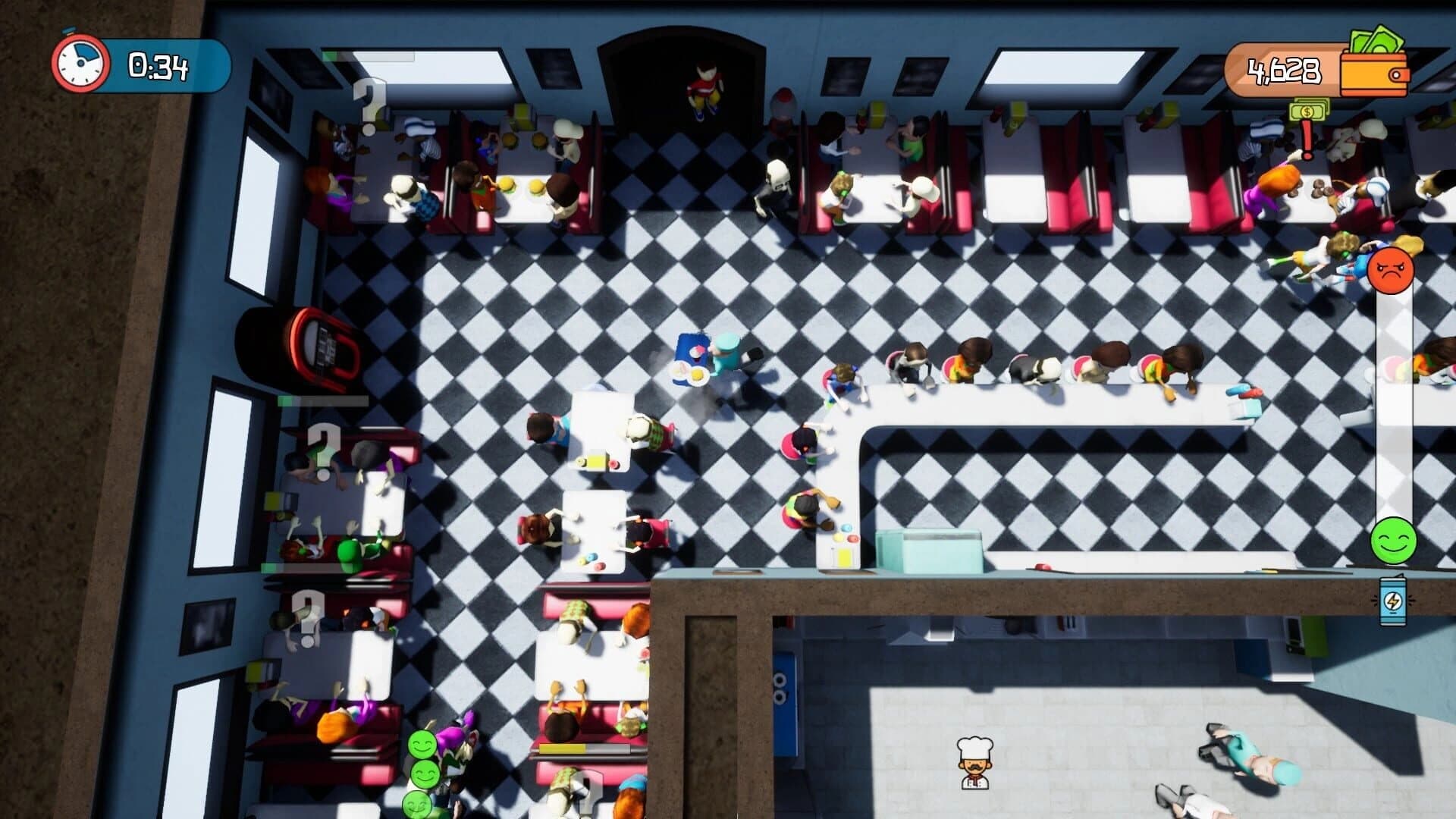1456x819 pixels.
Task: Click the lowest green smiley in the bottom-left queue
Action: coord(416,806)
